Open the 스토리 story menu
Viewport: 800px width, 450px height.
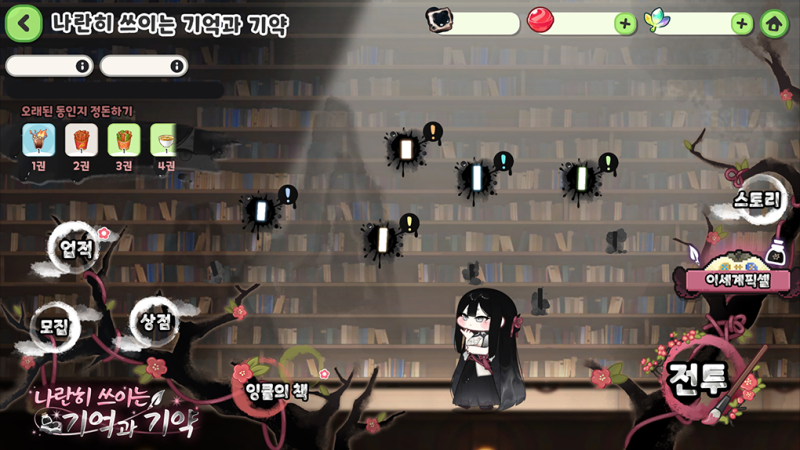[x=754, y=200]
